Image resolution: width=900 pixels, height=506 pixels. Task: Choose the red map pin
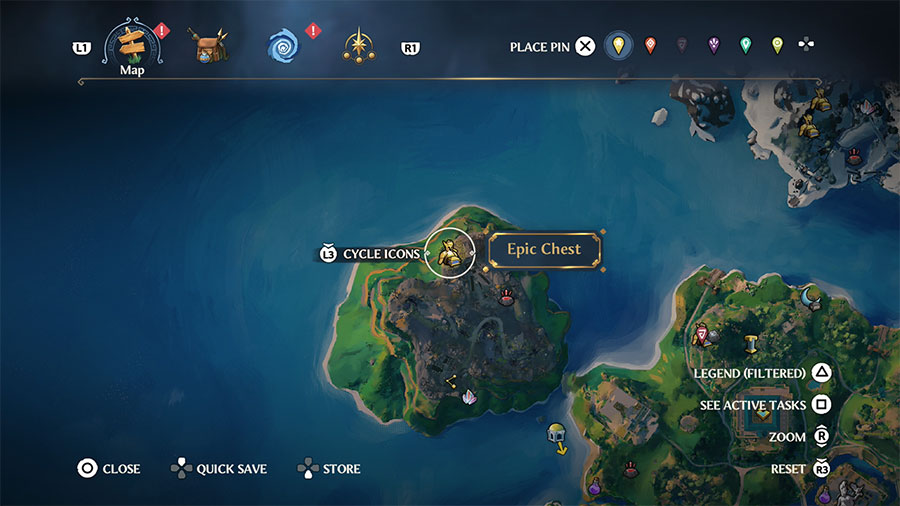[650, 45]
